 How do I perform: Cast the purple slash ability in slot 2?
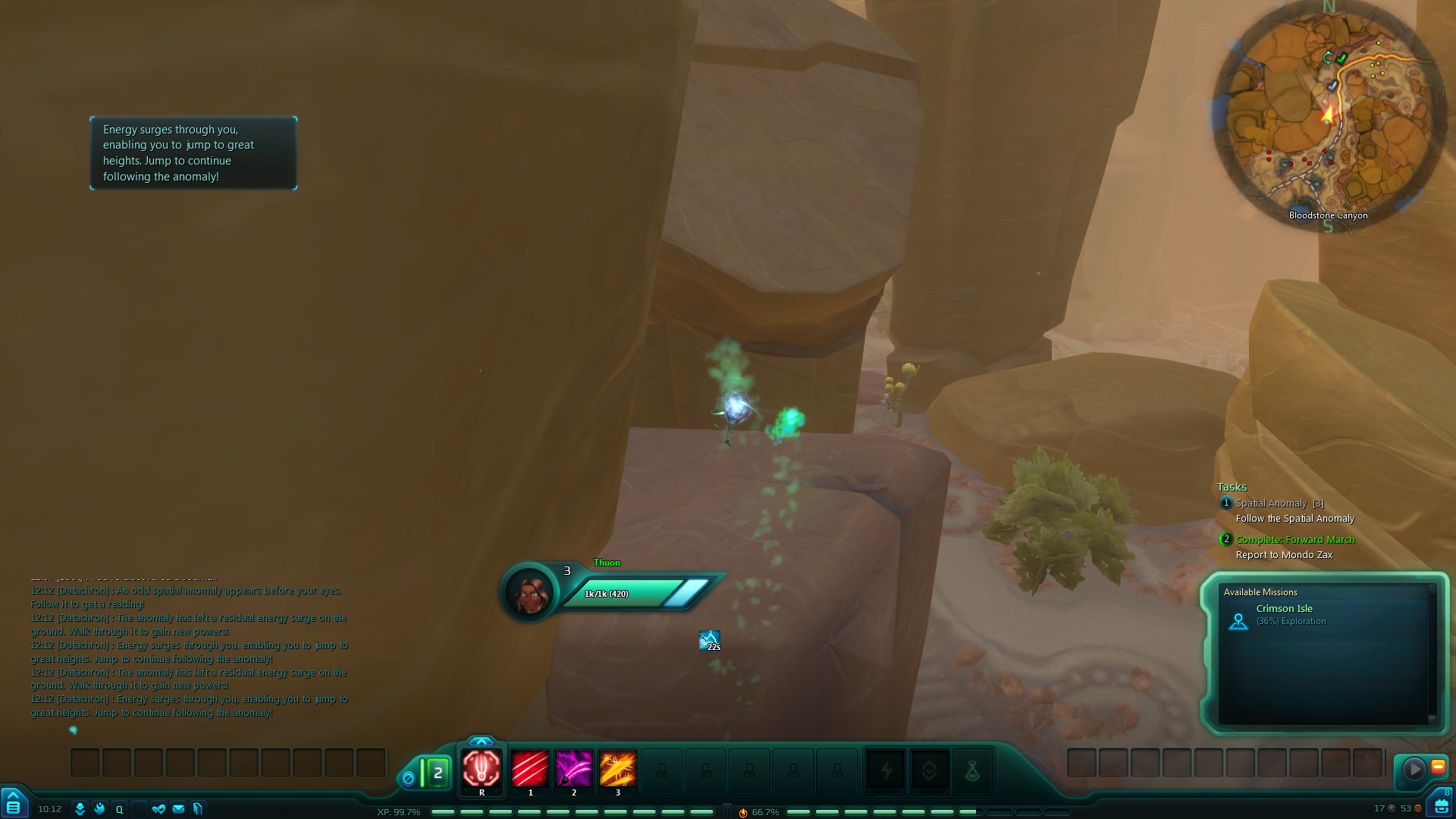click(574, 770)
